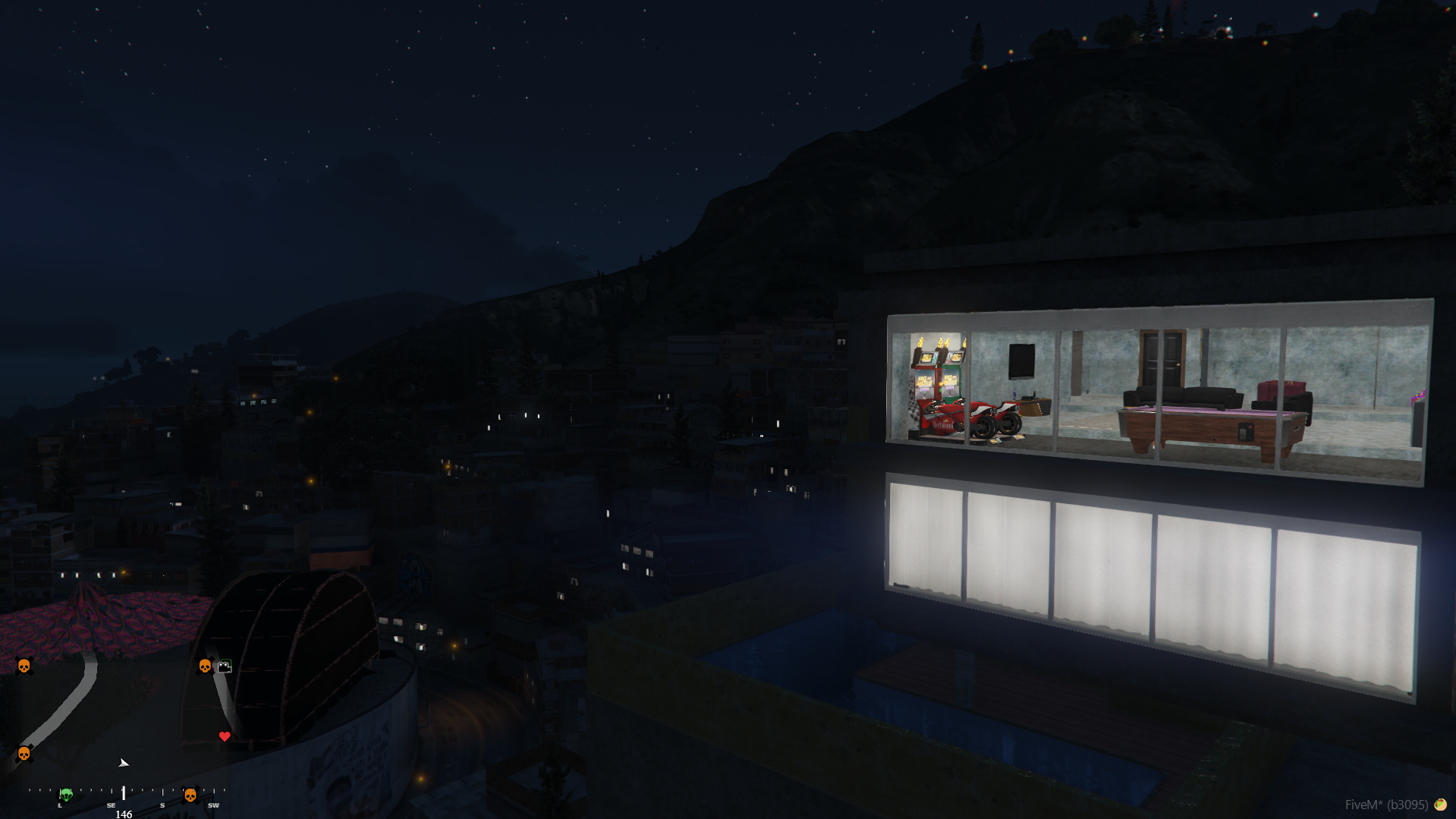Screen dimensions: 1456x819
Task: Click the white player arrow on the minimap
Action: coord(124,763)
